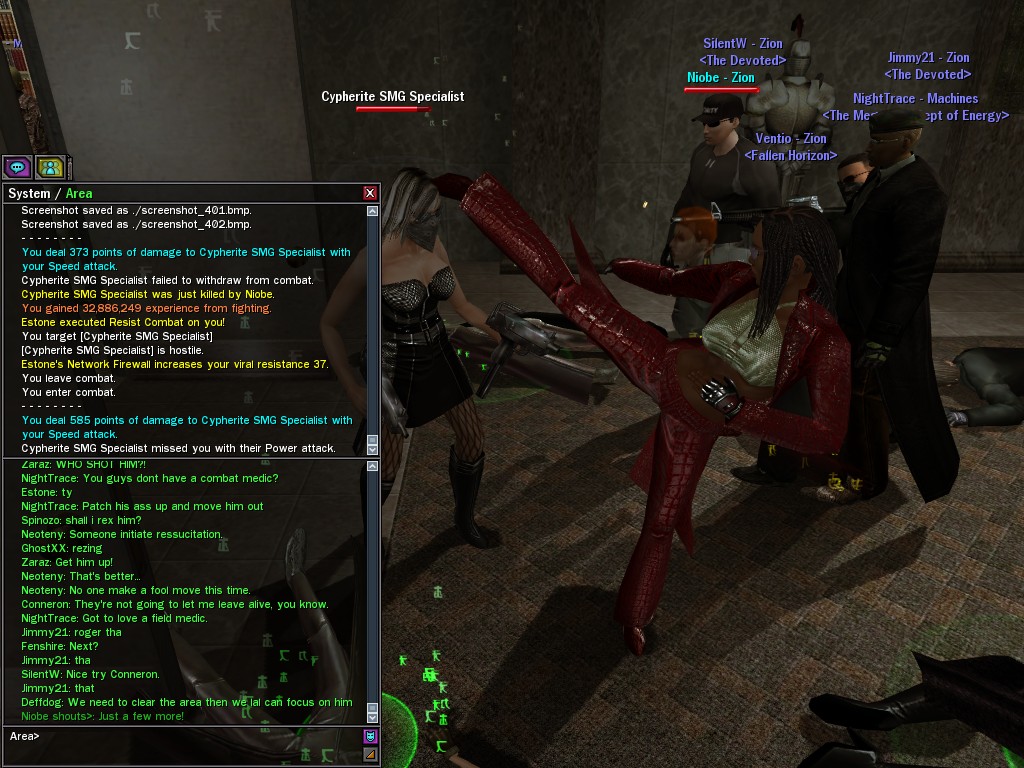Screen dimensions: 1024x768
Task: Click the system log scroll-up arrow
Action: click(x=373, y=211)
